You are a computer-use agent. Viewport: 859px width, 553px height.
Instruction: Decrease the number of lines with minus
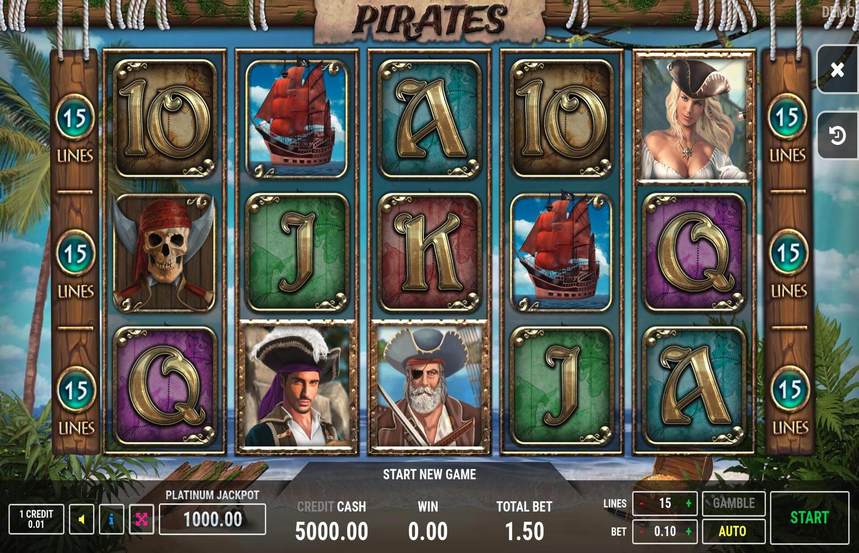[641, 504]
